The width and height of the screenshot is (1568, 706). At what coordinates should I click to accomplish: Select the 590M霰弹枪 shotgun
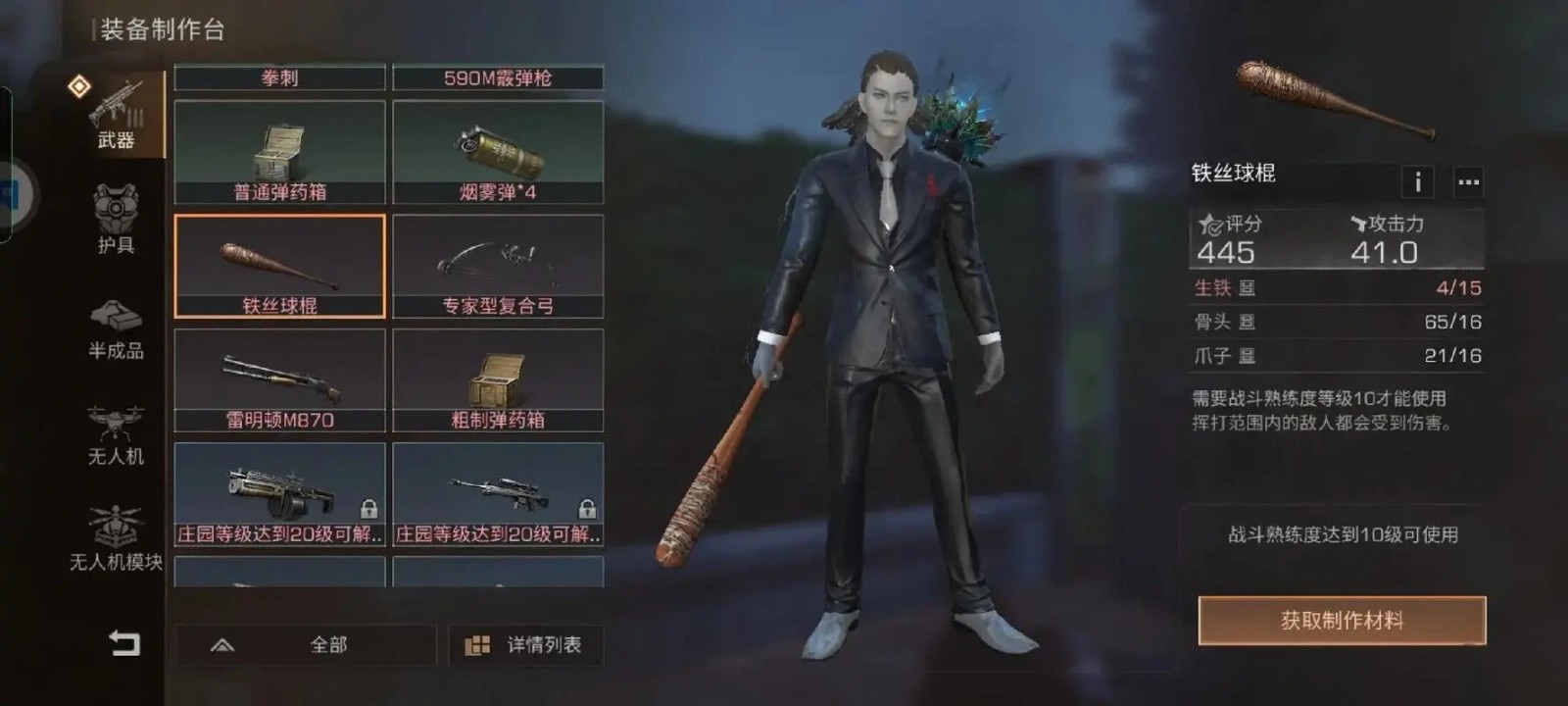(498, 78)
